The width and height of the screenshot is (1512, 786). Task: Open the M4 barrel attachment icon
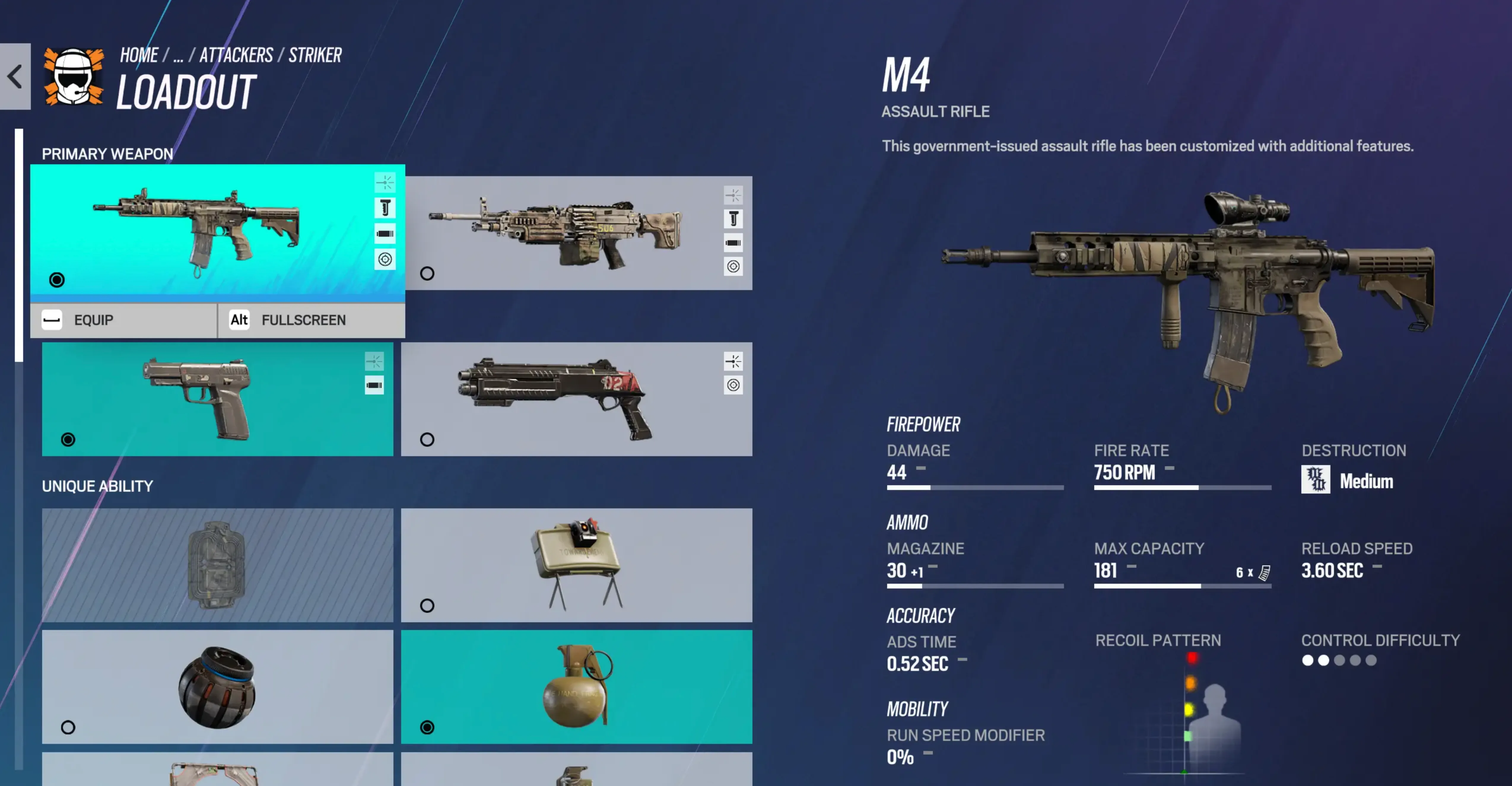point(385,233)
